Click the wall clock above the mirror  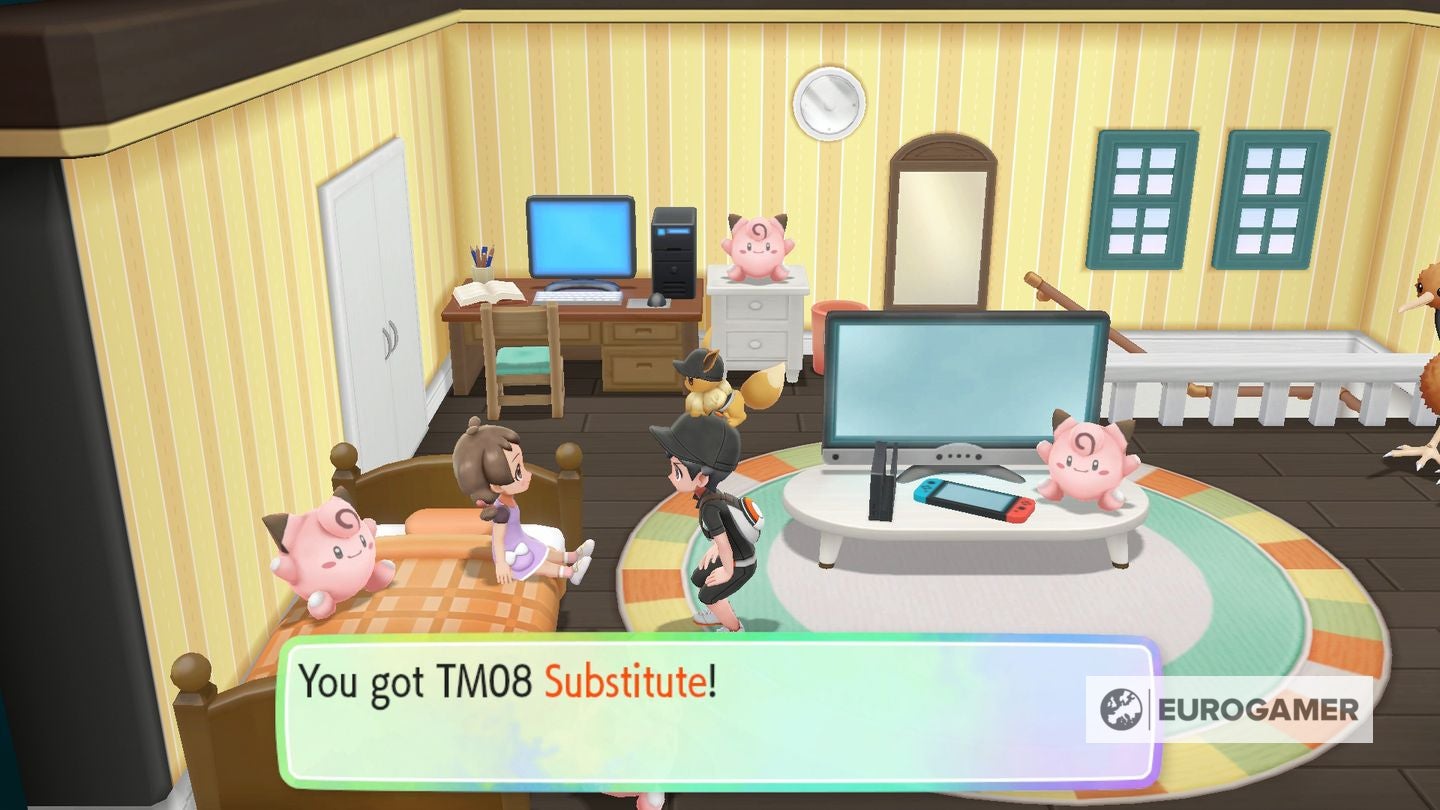(x=830, y=102)
